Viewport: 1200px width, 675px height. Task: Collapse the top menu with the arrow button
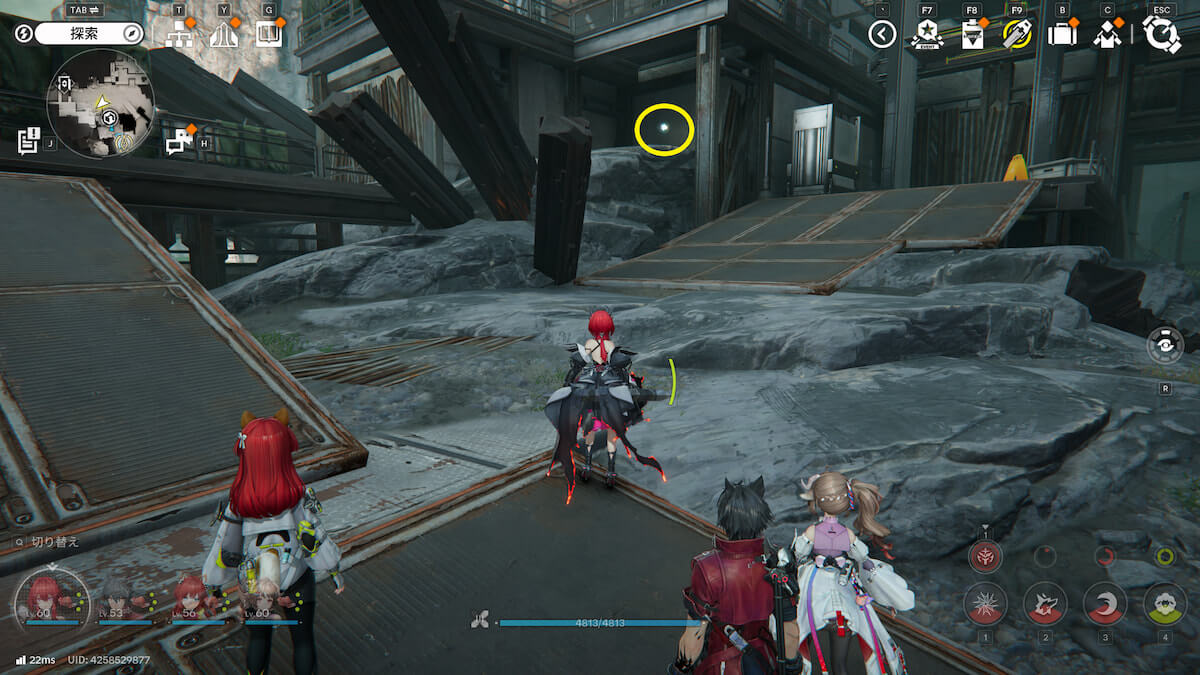881,35
